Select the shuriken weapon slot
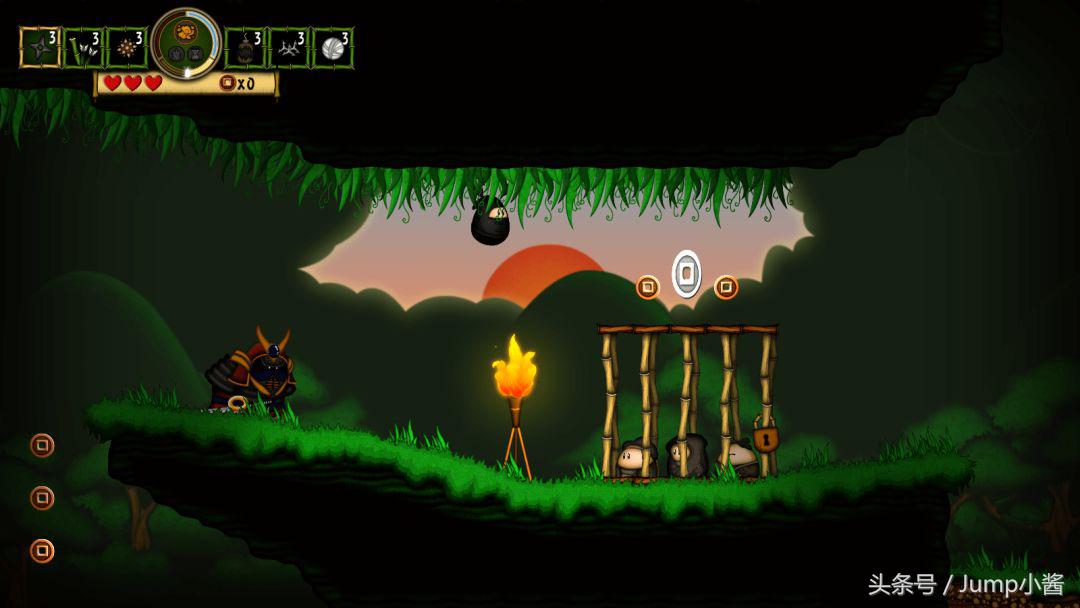This screenshot has width=1080, height=608. coord(40,47)
